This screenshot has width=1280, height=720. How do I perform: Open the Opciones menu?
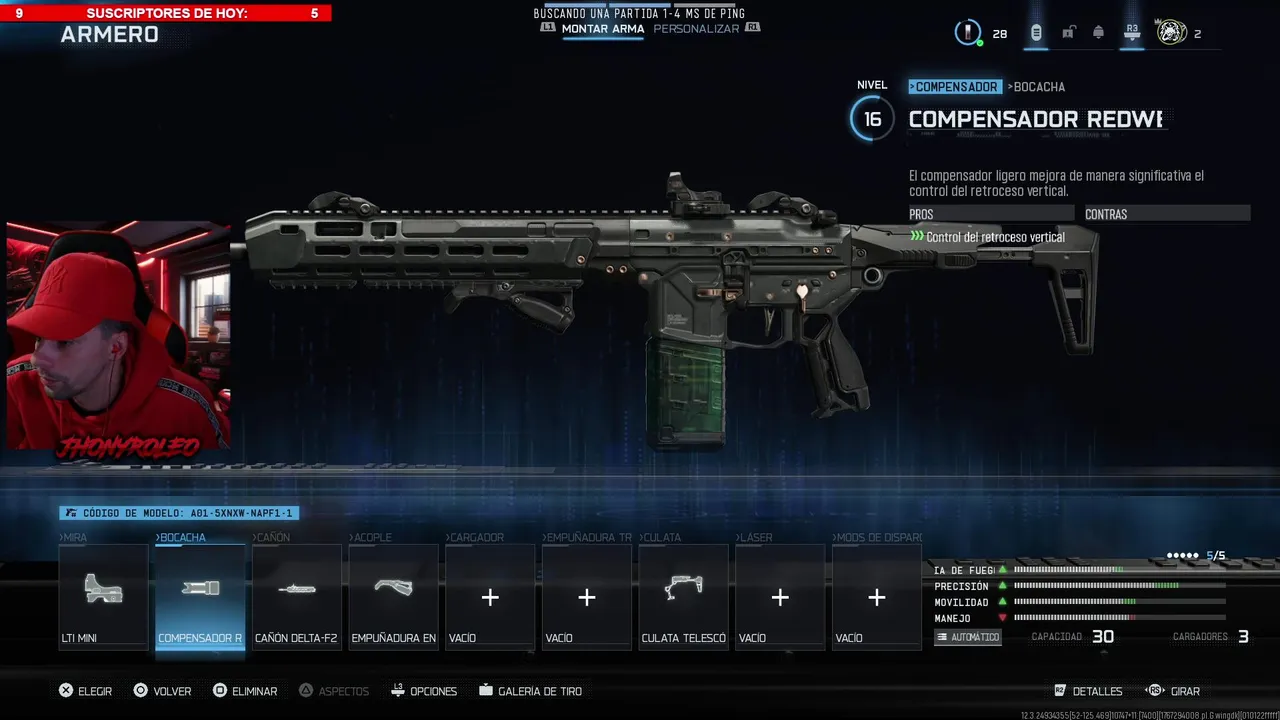click(424, 691)
